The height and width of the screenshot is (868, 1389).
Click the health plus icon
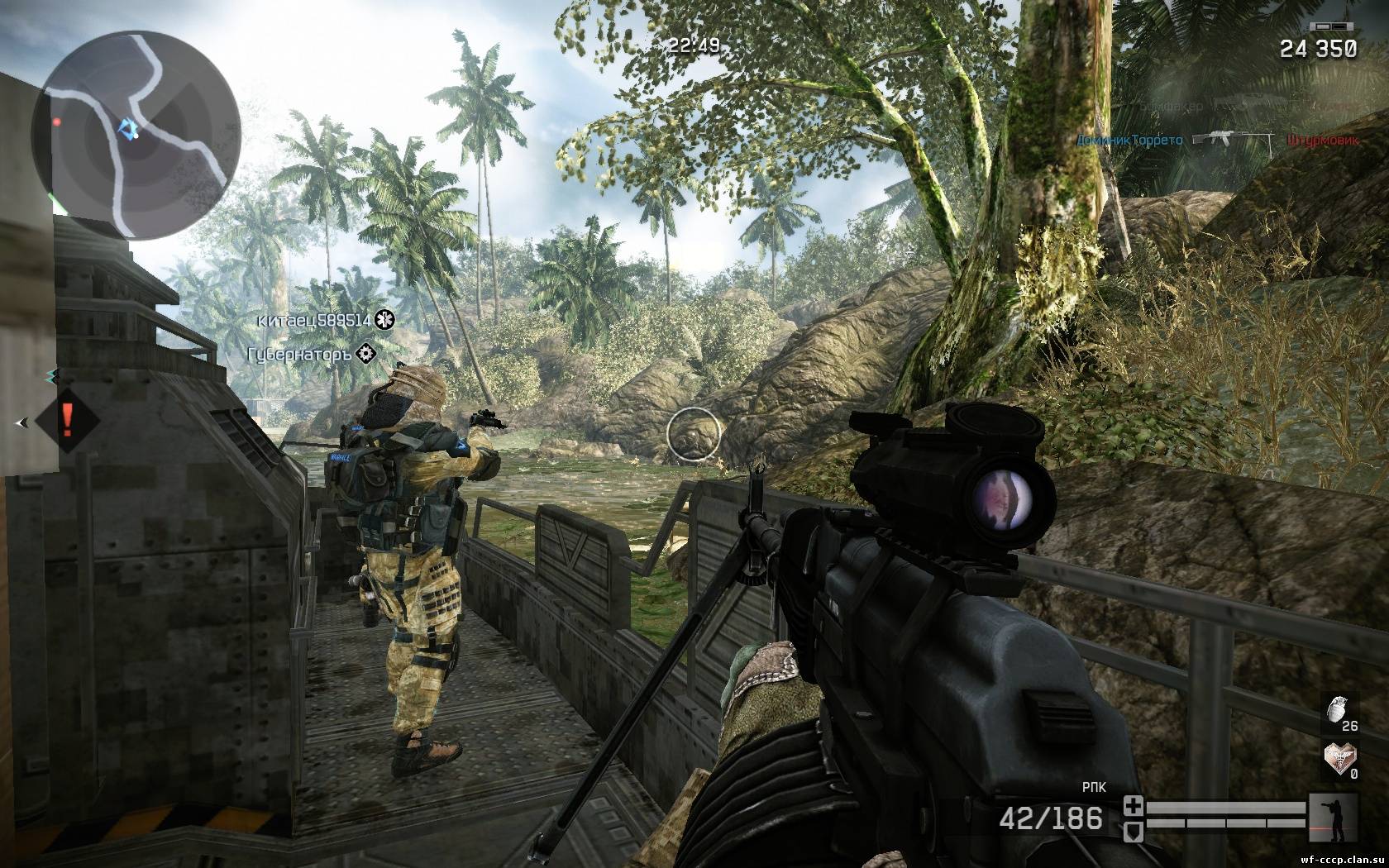1134,806
